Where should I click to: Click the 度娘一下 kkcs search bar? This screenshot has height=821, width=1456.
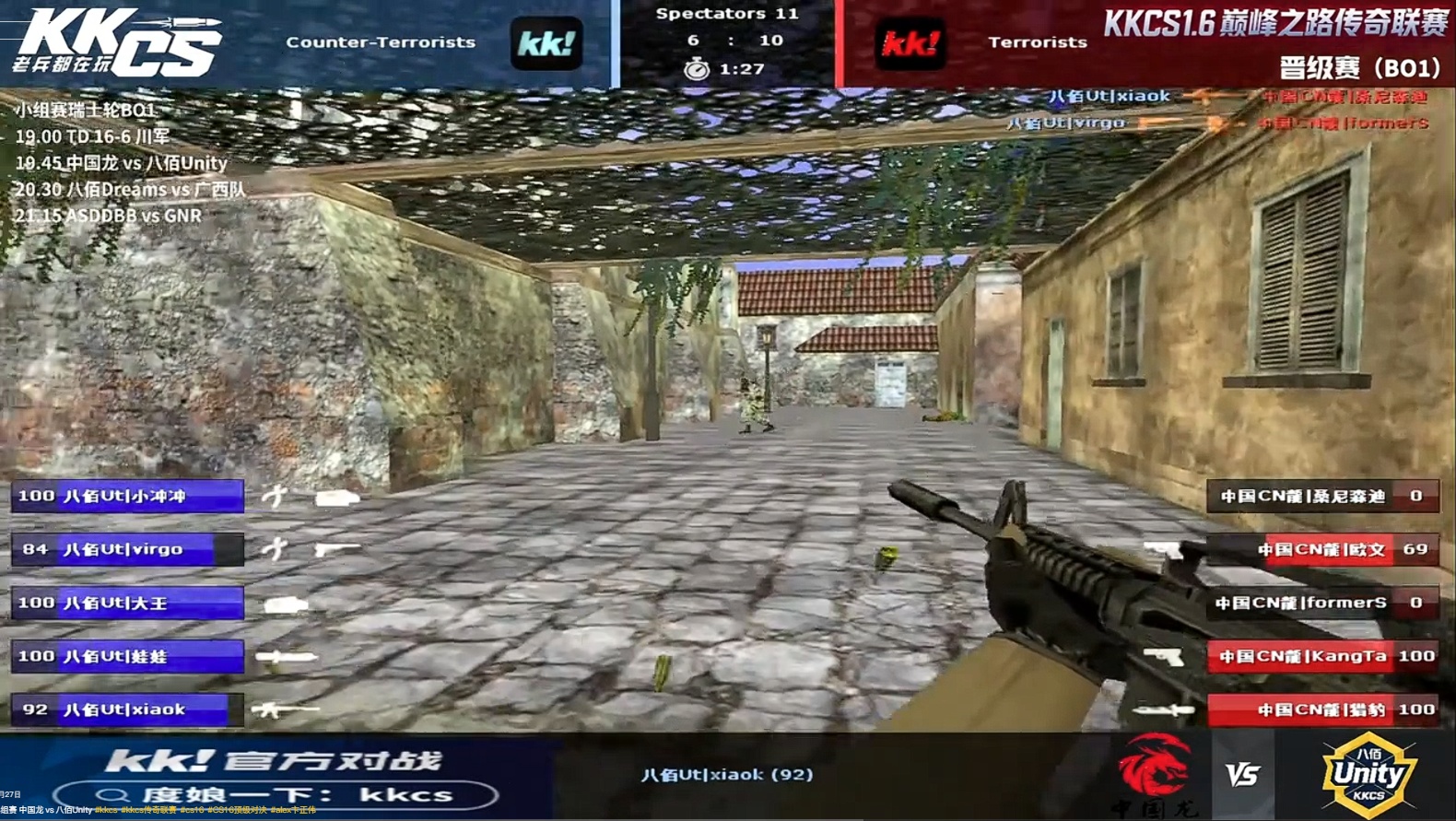[x=276, y=794]
